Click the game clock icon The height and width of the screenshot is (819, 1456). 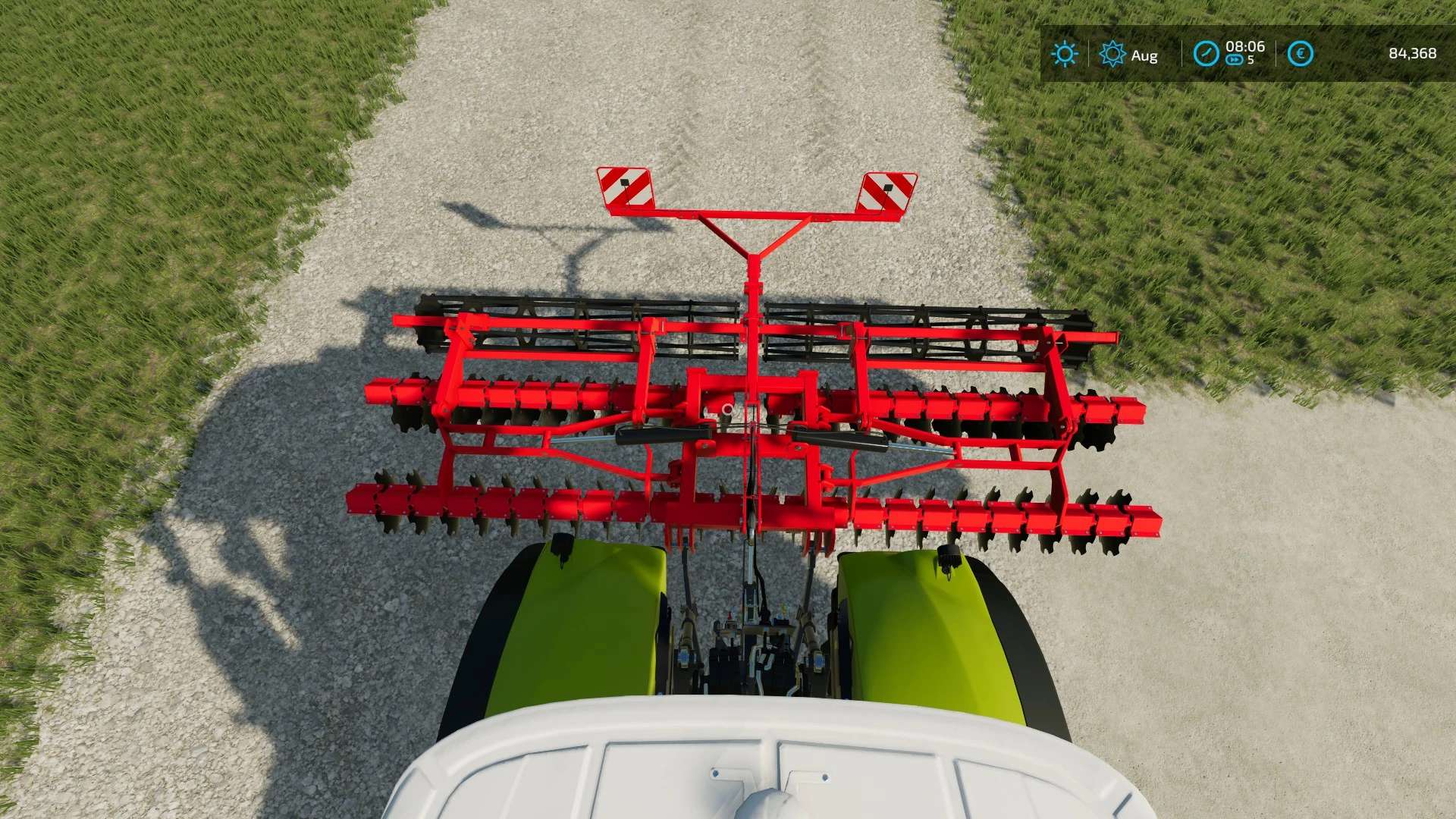pos(1206,54)
